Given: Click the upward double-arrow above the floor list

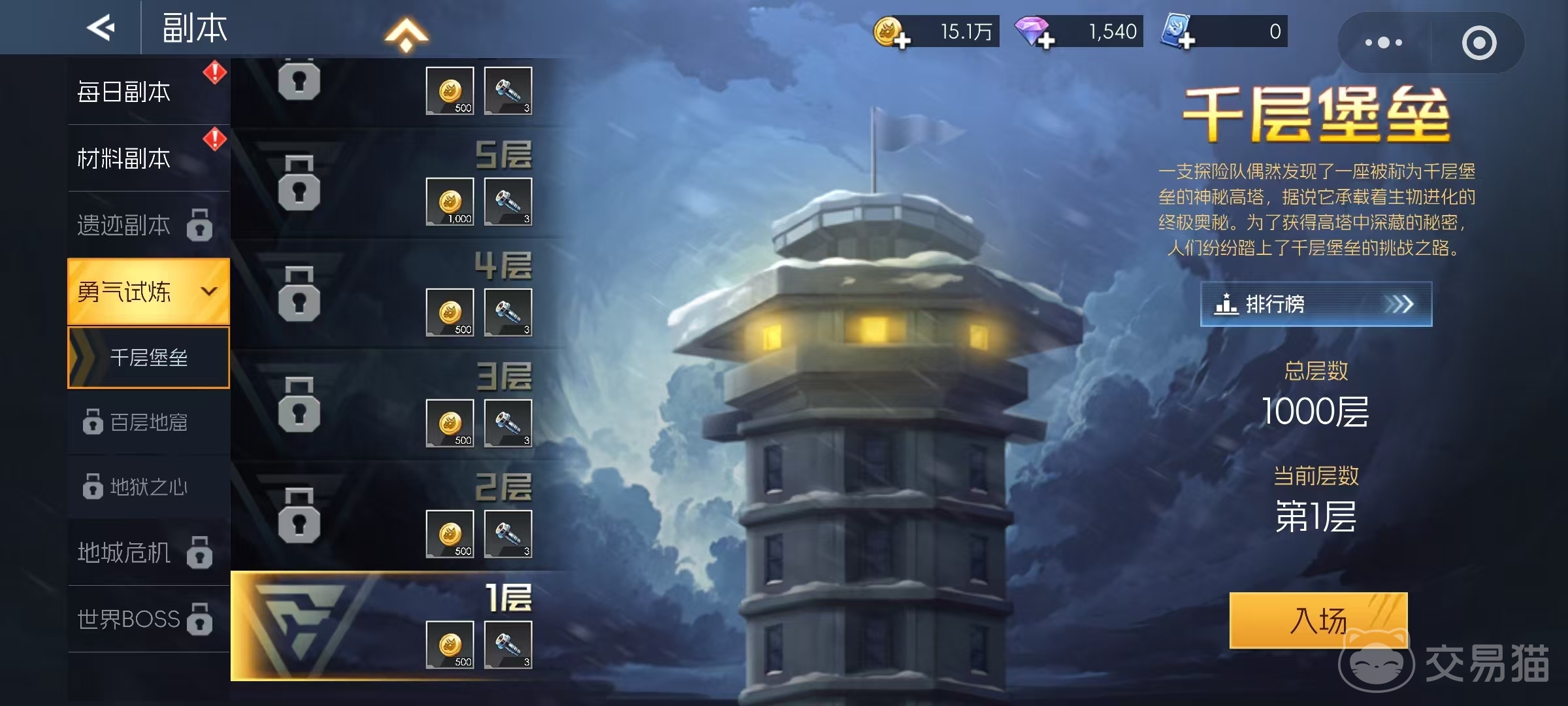Looking at the screenshot, I should (x=406, y=36).
